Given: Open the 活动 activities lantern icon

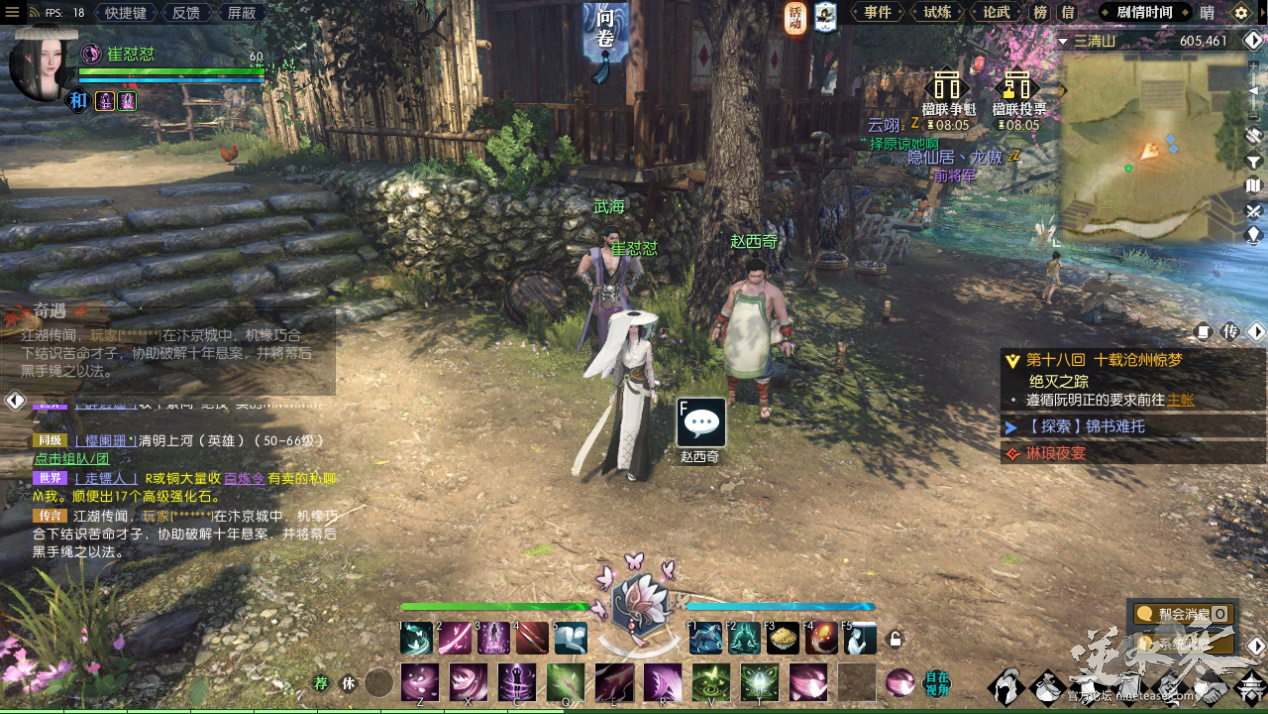Looking at the screenshot, I should pos(795,16).
